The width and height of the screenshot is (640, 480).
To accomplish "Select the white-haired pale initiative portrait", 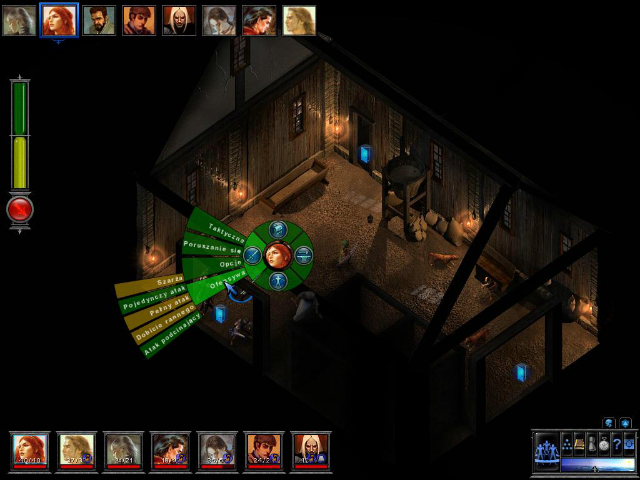I will (179, 21).
